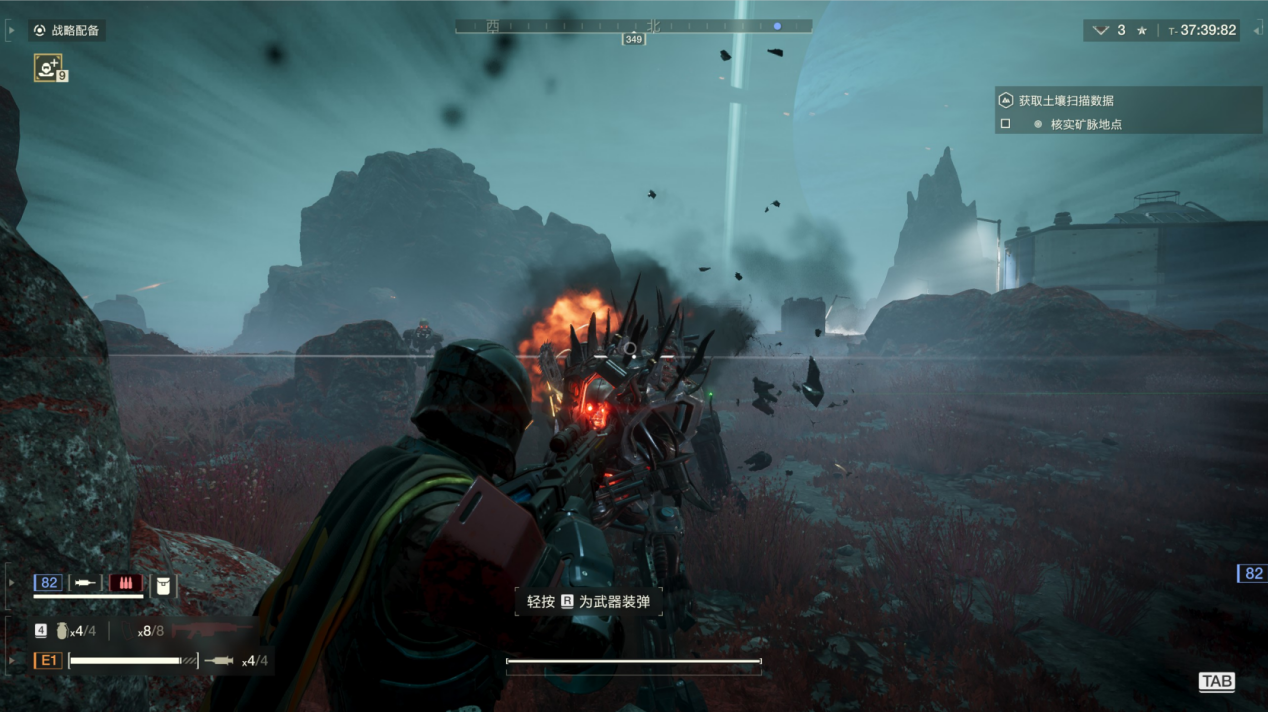
Task: Select the red ammo rounds icon
Action: click(x=125, y=582)
